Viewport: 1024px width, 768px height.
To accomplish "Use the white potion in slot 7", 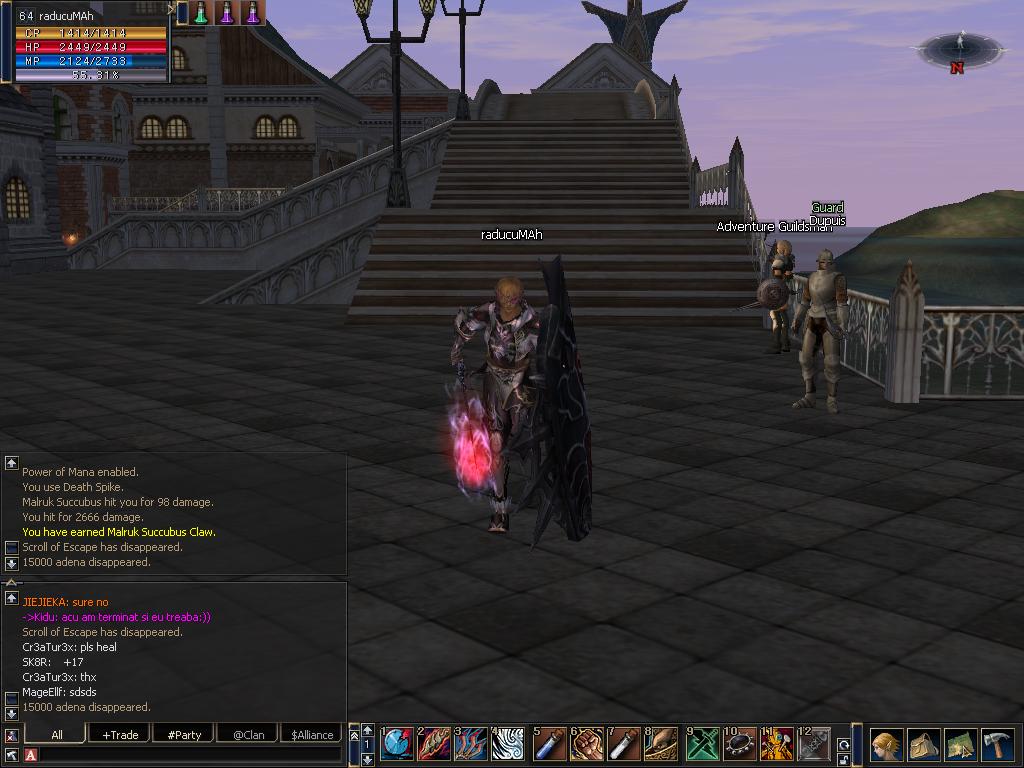I will pos(625,744).
